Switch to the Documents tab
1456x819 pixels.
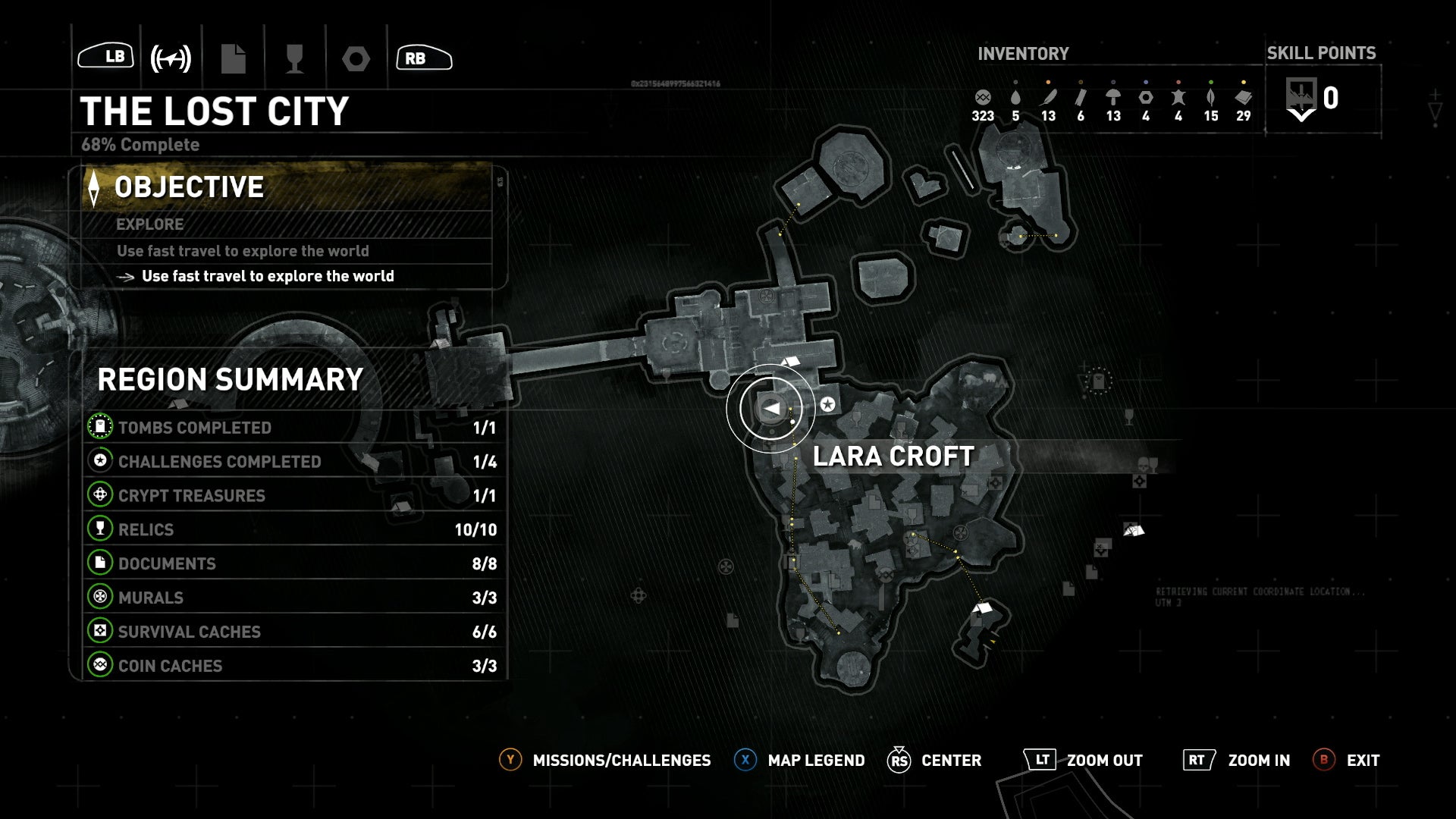(234, 58)
